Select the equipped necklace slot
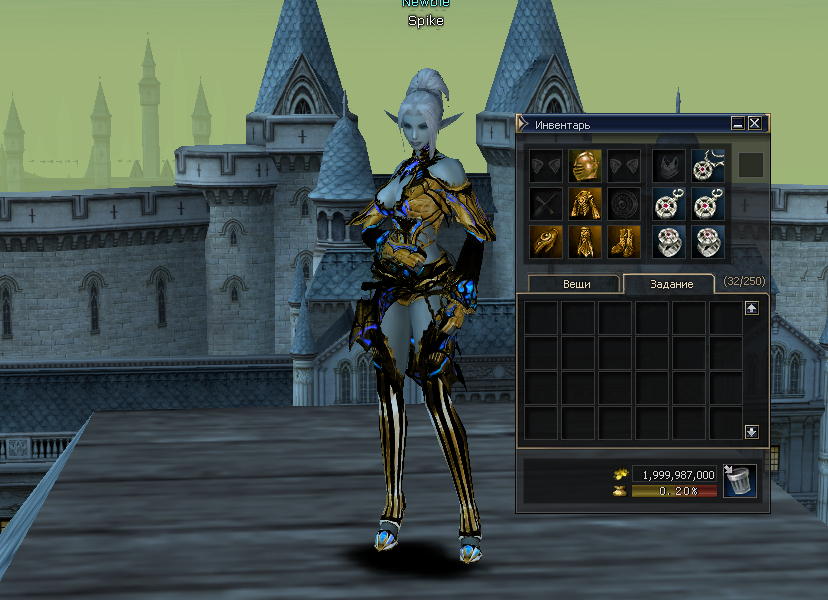The image size is (828, 600). [708, 165]
